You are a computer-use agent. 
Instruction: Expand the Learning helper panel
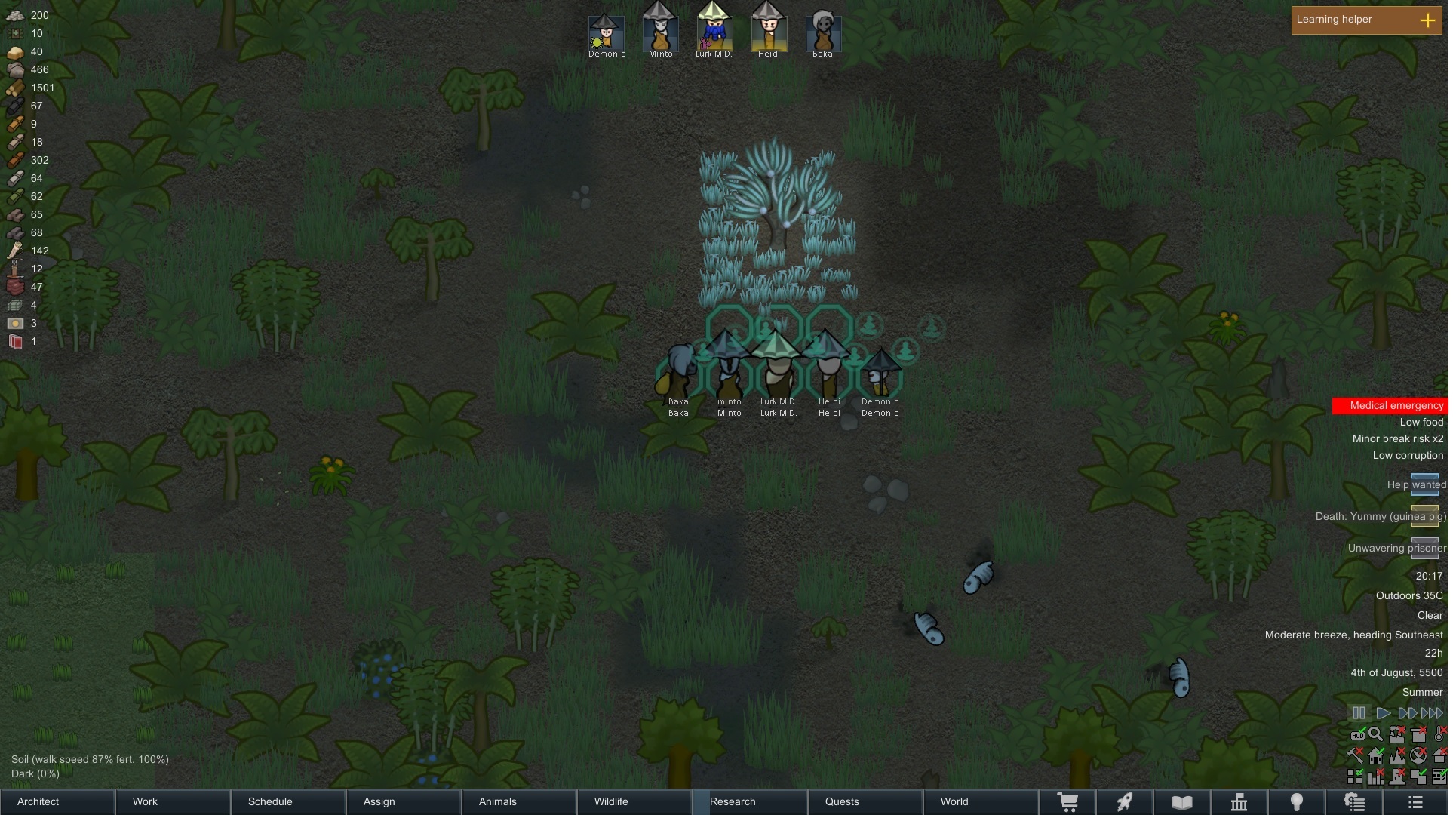coord(1427,20)
